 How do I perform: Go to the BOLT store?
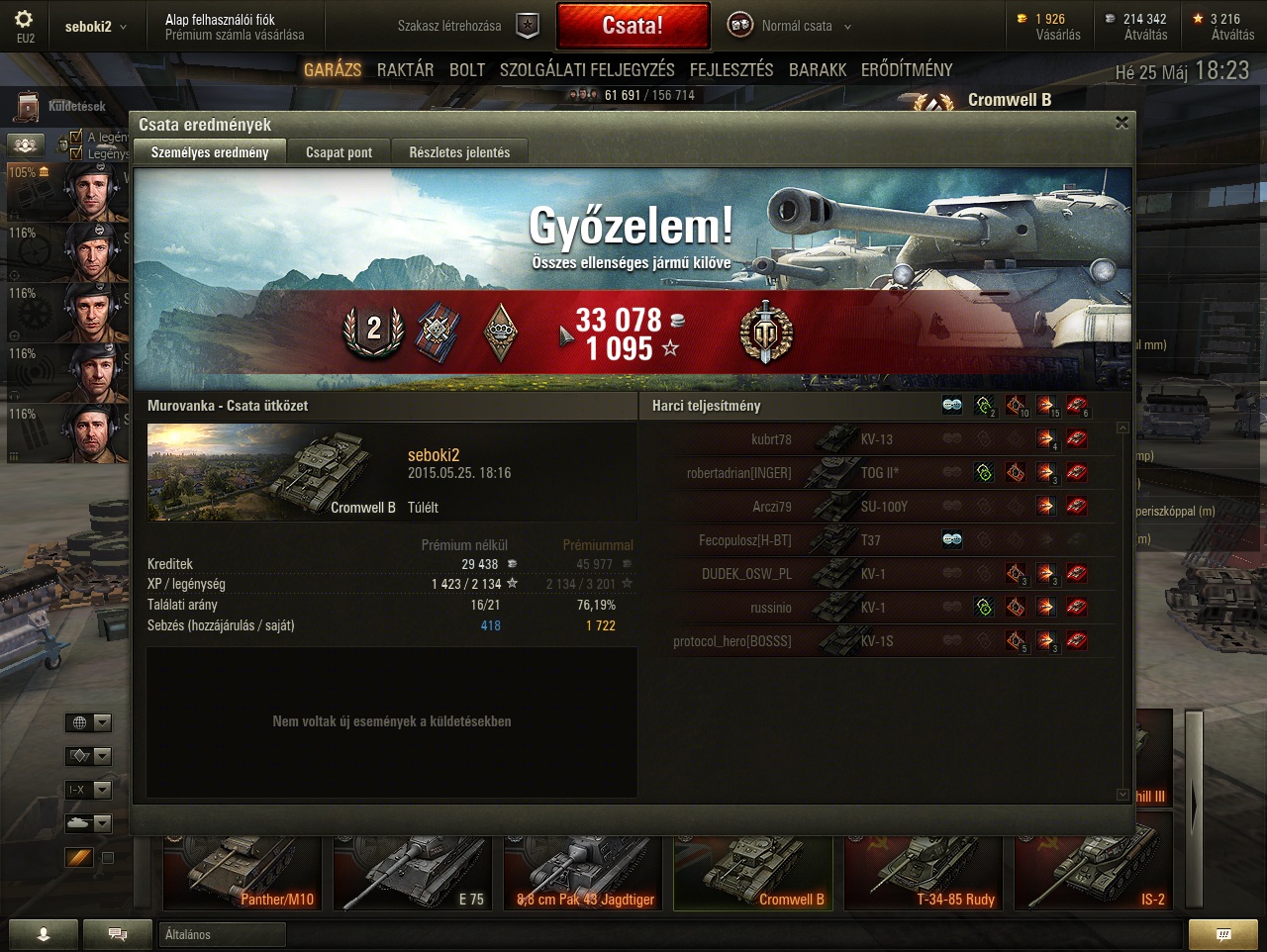click(x=467, y=69)
